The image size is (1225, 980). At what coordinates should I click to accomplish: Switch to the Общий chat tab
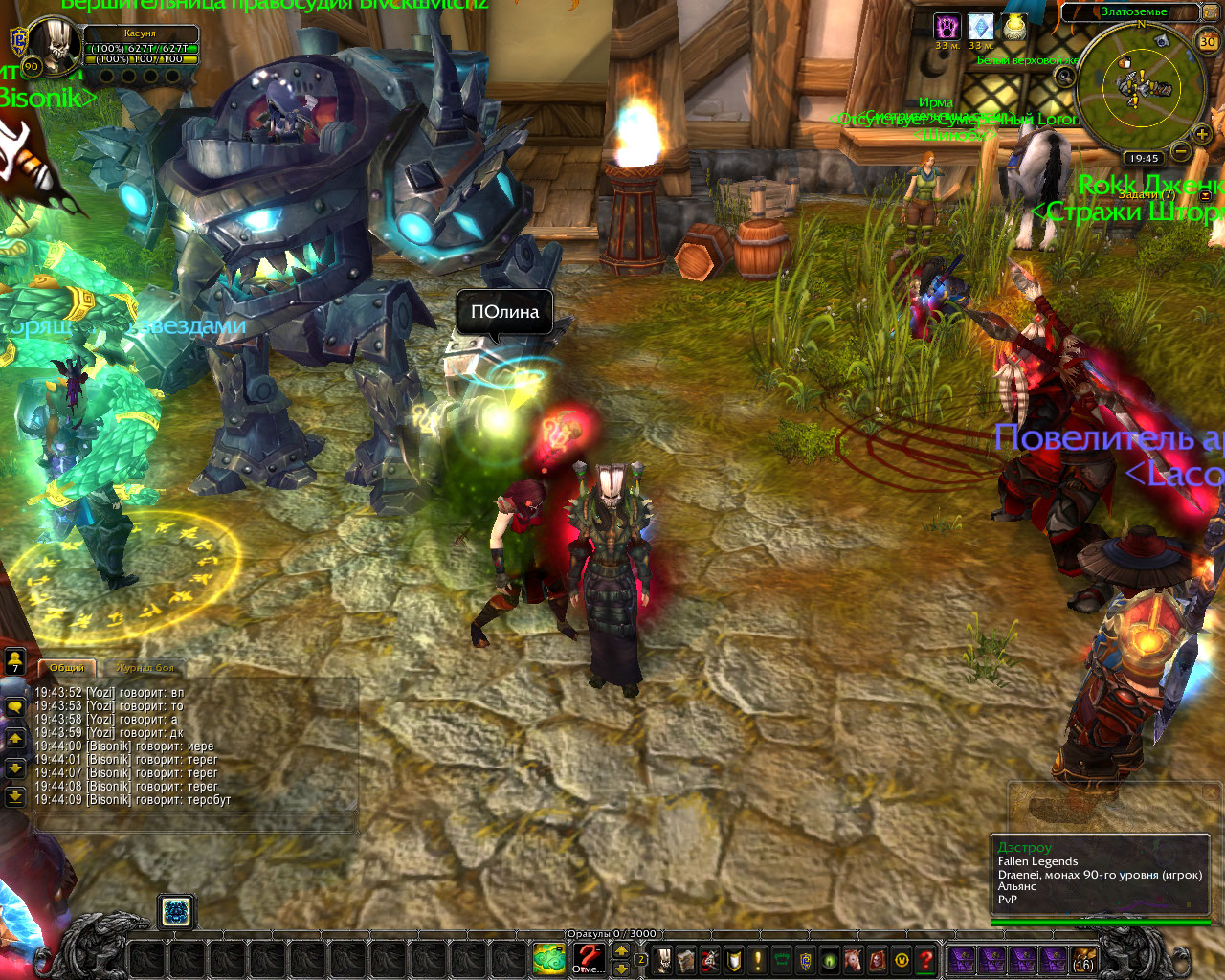(x=66, y=668)
